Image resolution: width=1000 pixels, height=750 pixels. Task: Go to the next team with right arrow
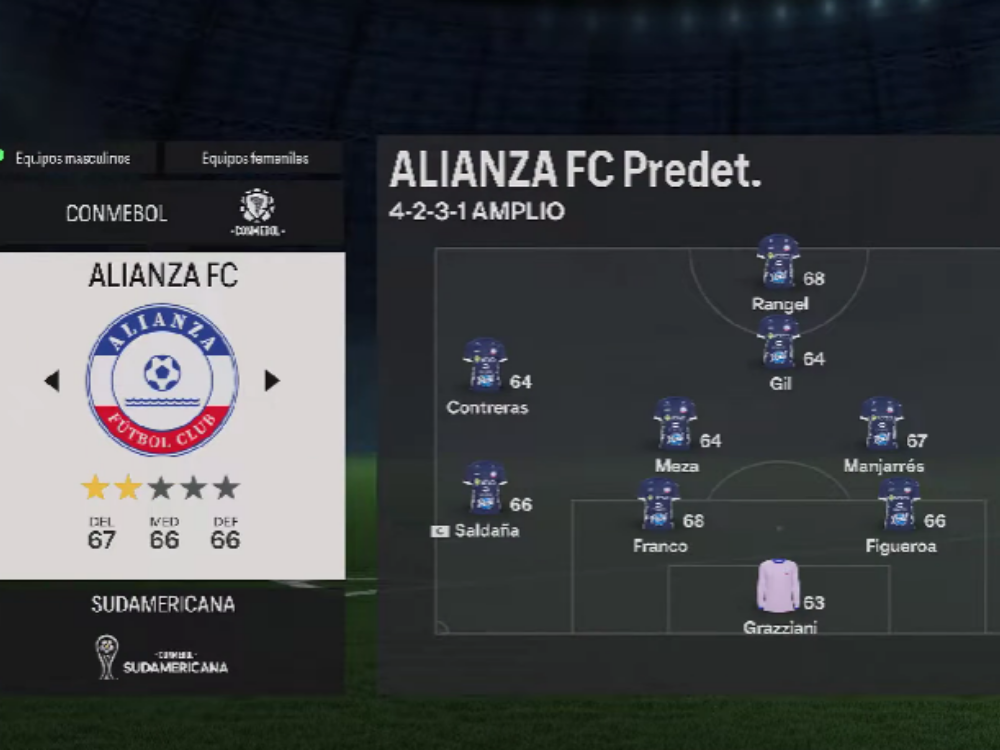tap(271, 381)
